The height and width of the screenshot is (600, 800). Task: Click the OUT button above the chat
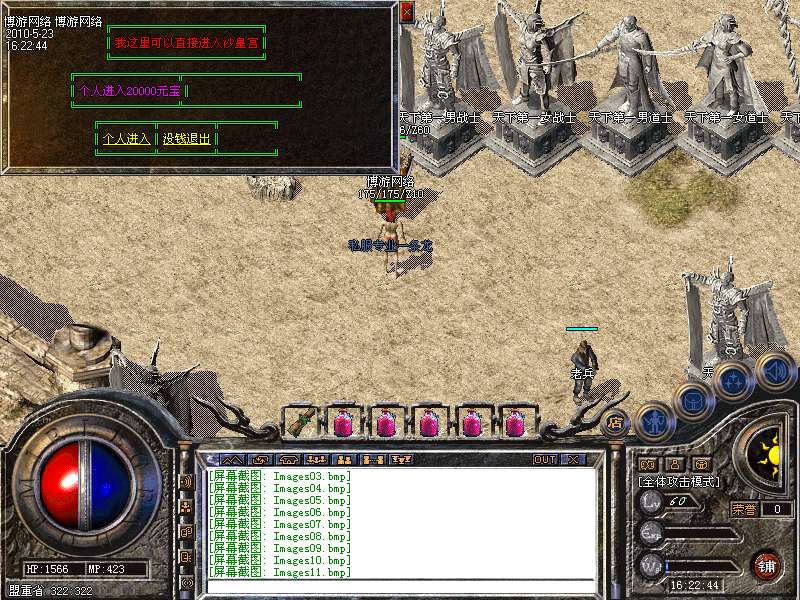pos(544,459)
